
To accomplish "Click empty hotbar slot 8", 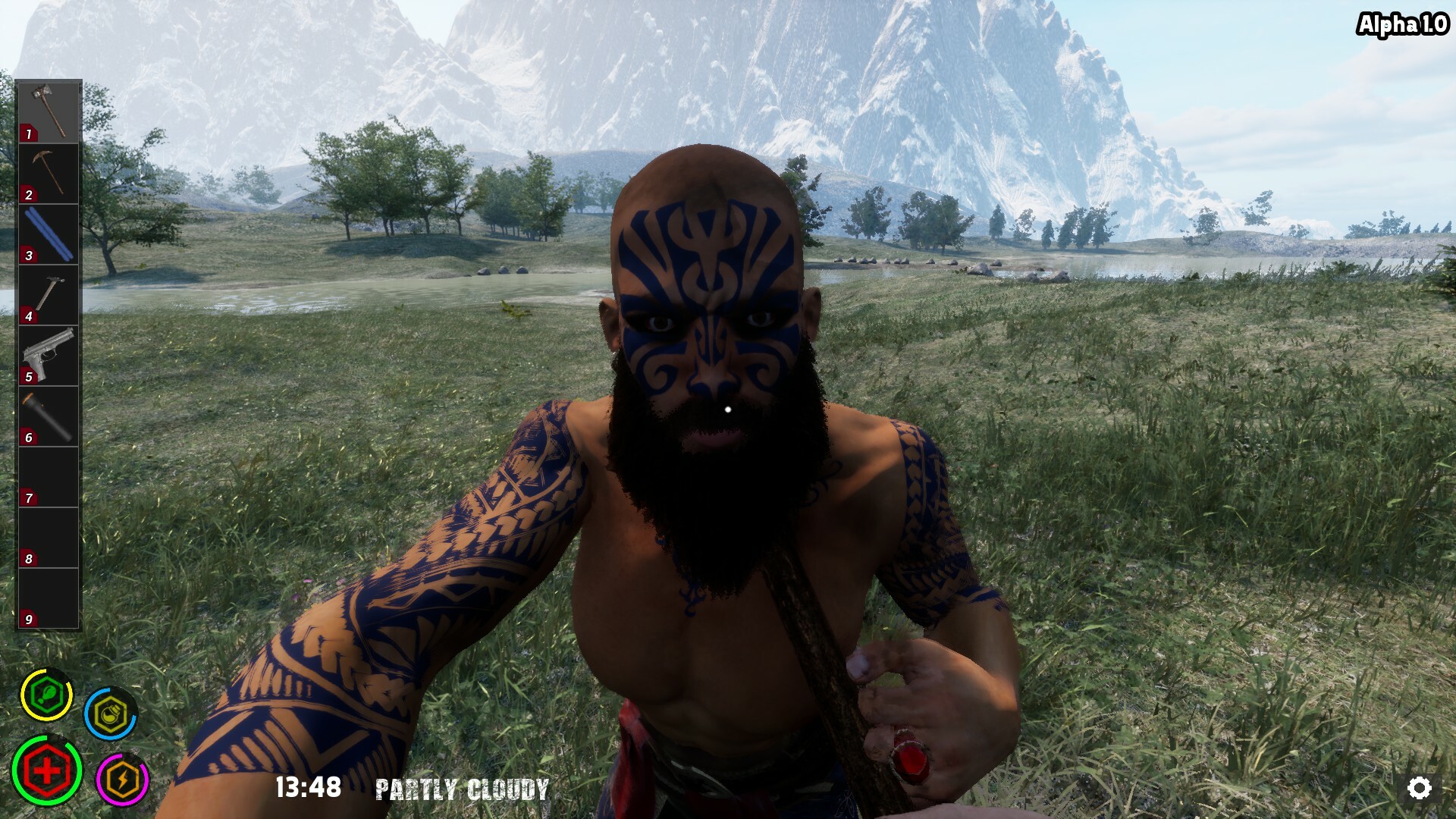I will point(47,535).
